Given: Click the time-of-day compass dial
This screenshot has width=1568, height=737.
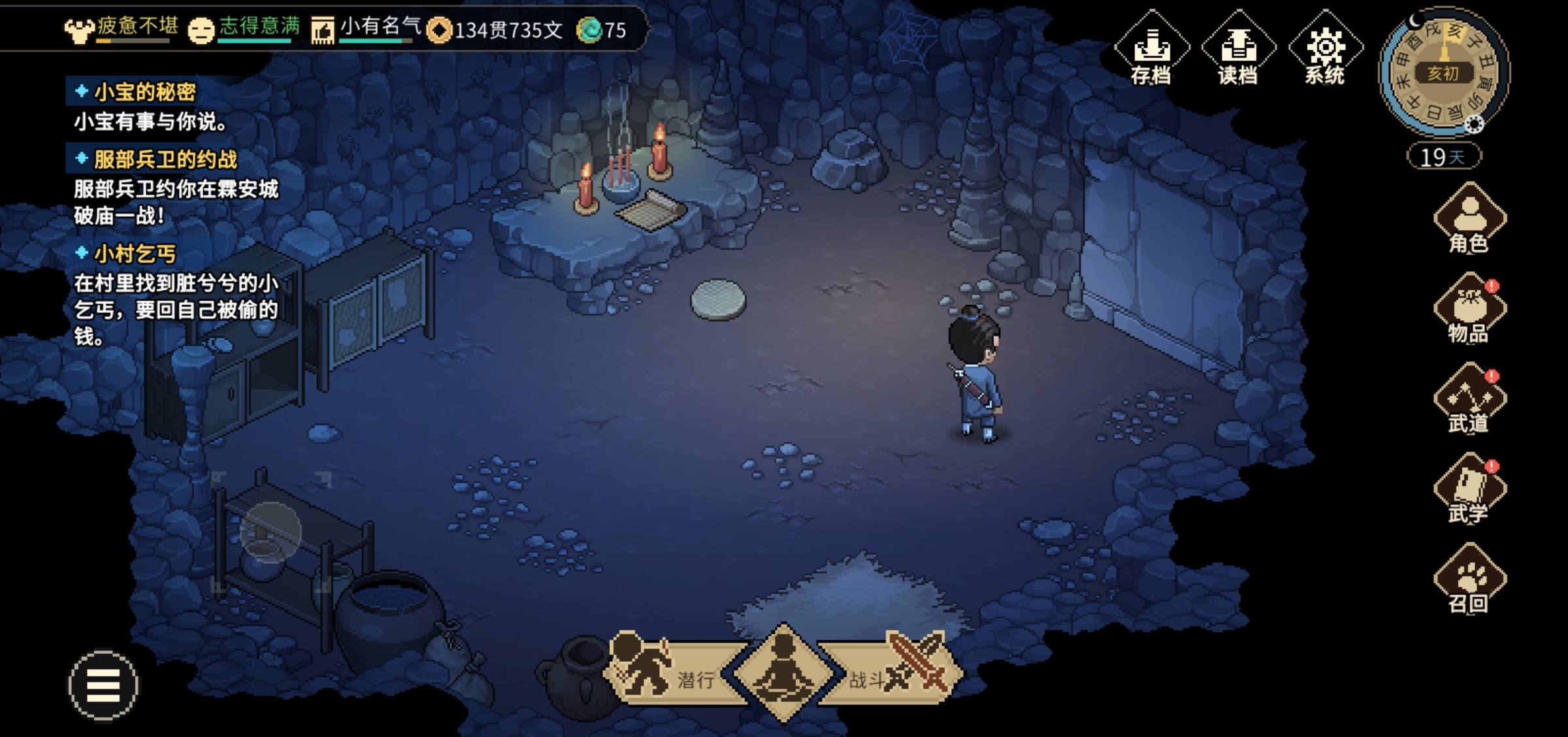Looking at the screenshot, I should pos(1443,72).
